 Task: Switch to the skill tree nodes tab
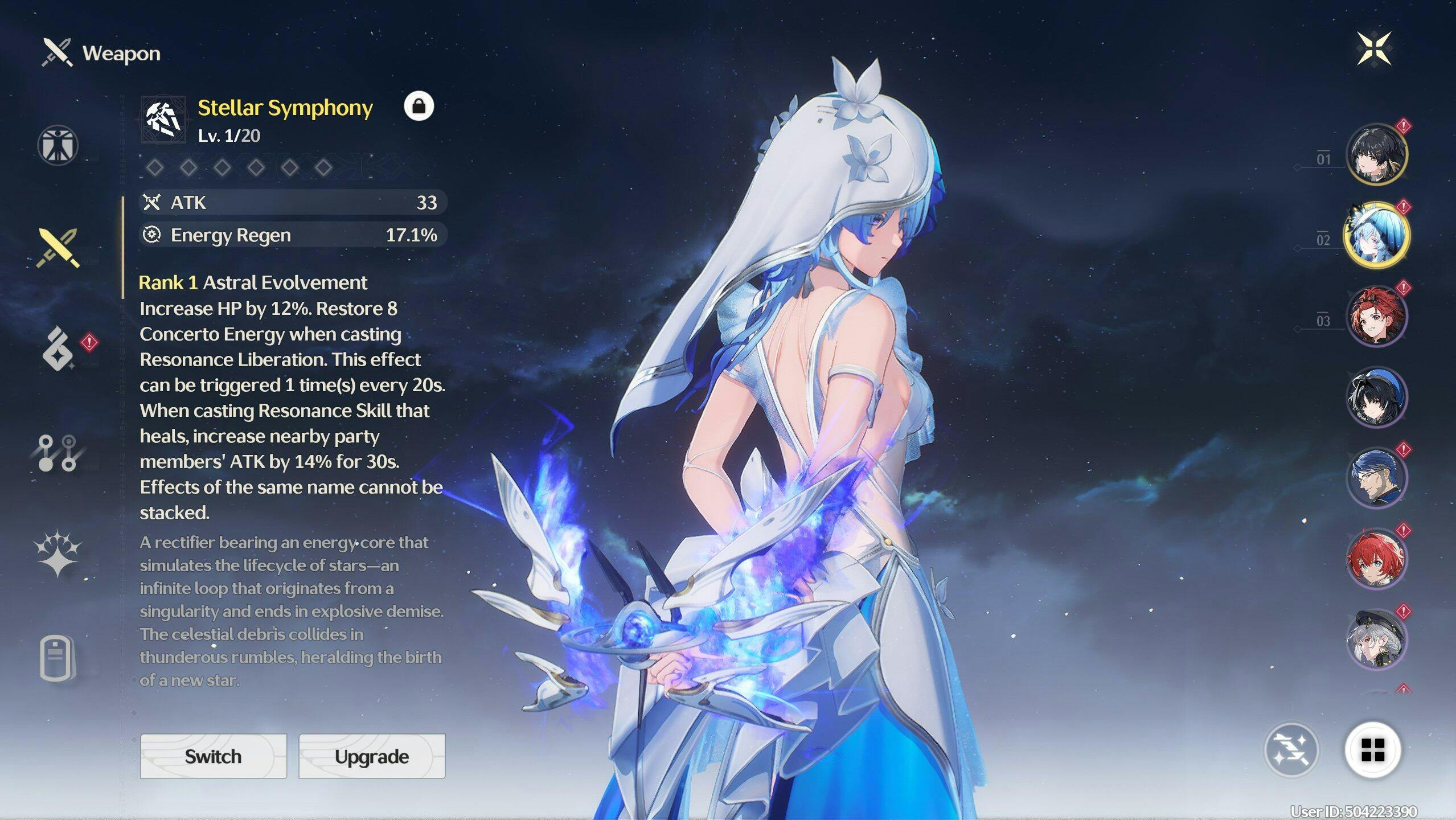click(x=58, y=453)
